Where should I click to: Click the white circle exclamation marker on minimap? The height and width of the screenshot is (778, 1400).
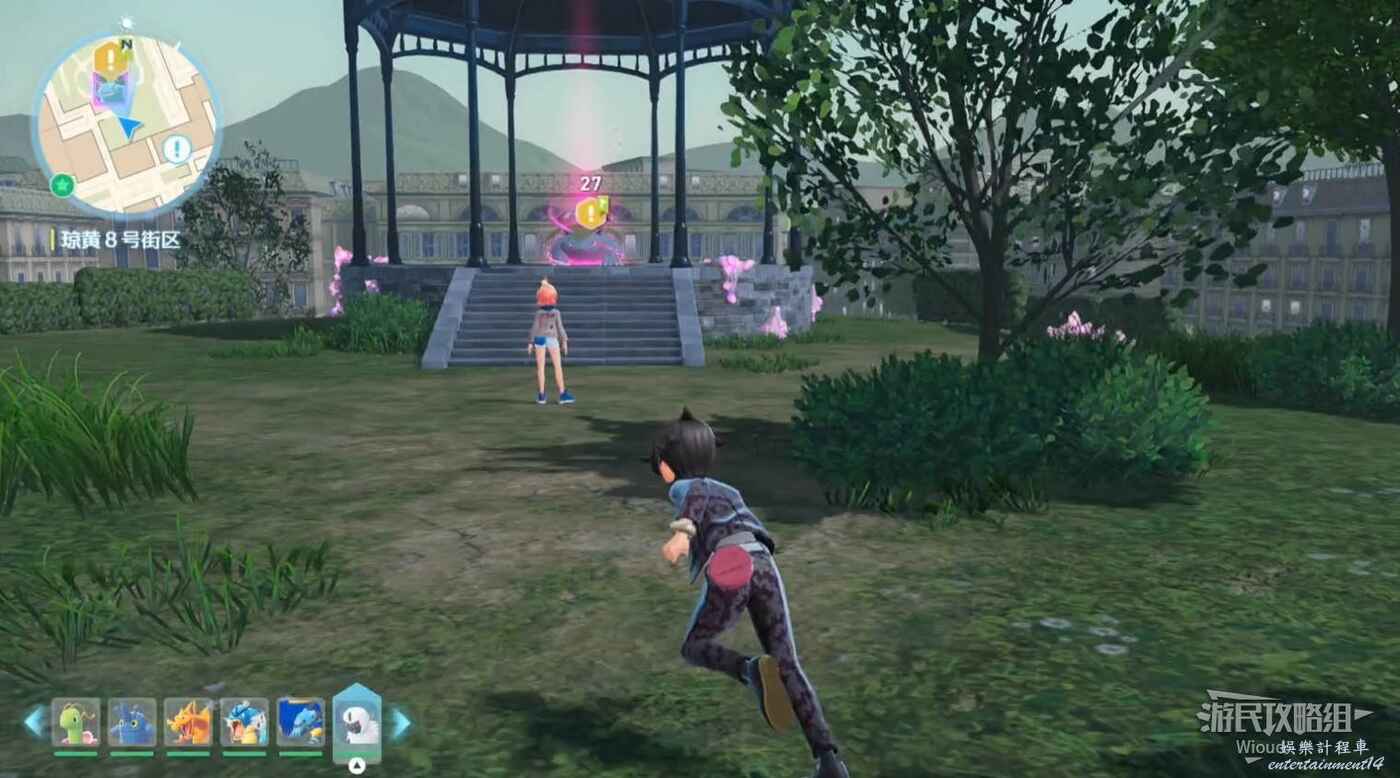pyautogui.click(x=177, y=150)
